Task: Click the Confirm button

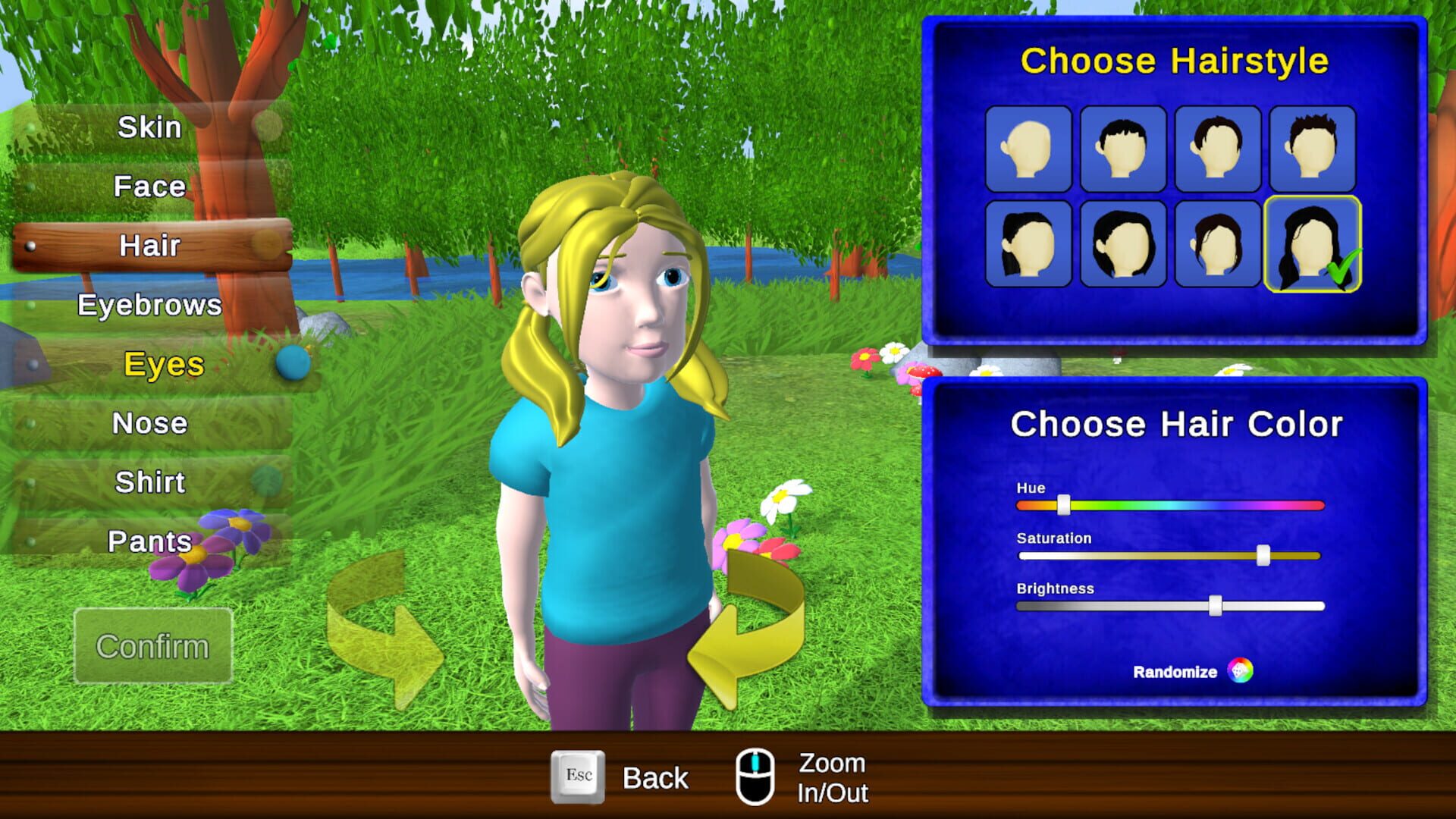Action: coord(152,646)
